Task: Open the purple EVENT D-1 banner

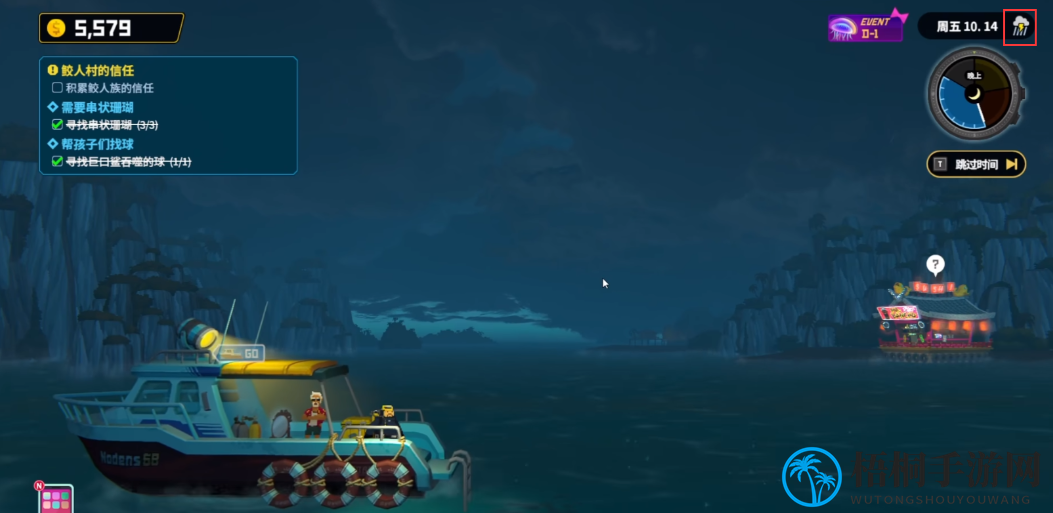Action: (x=865, y=26)
